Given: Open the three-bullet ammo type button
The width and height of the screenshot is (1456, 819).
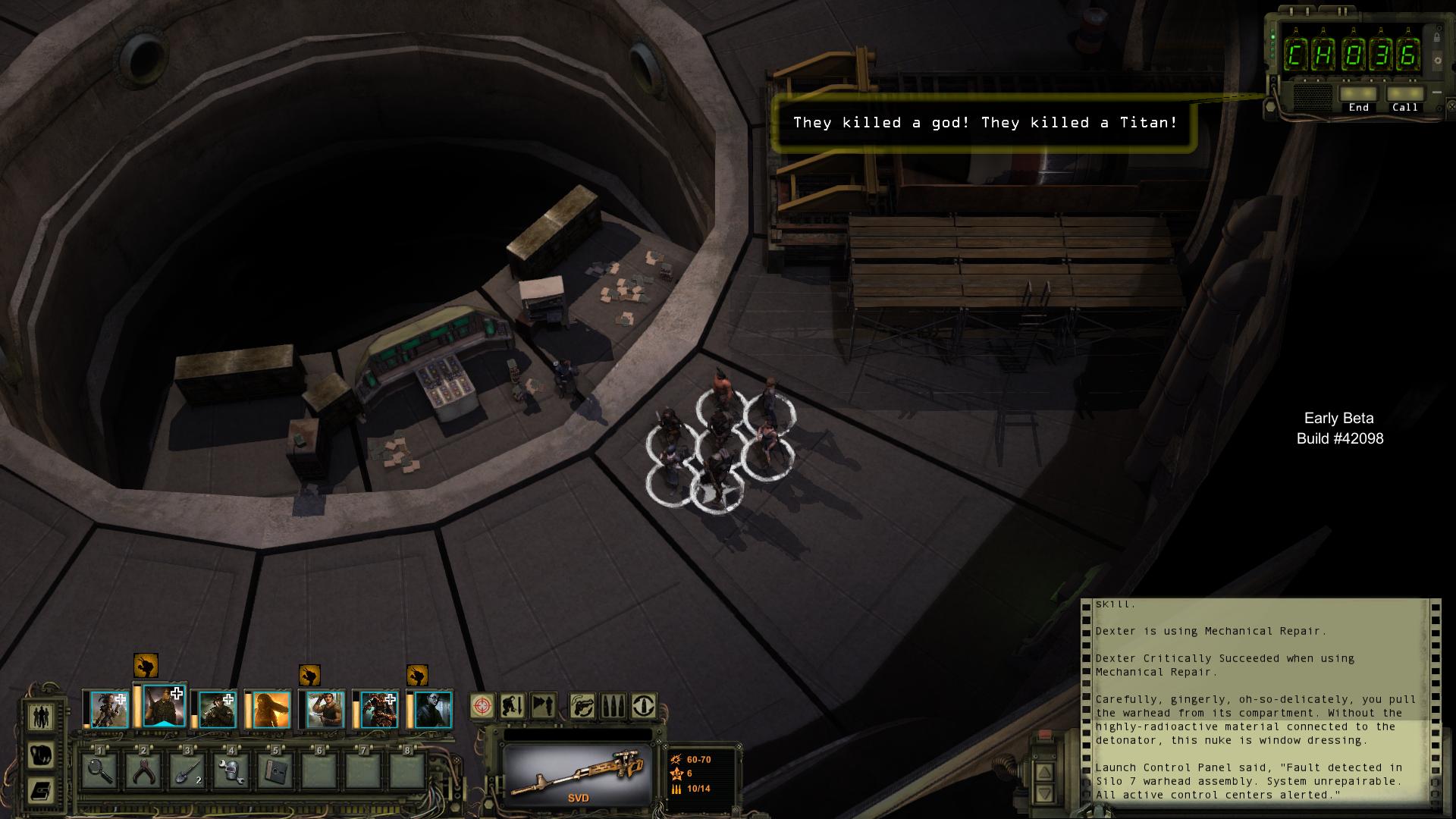Looking at the screenshot, I should (613, 706).
